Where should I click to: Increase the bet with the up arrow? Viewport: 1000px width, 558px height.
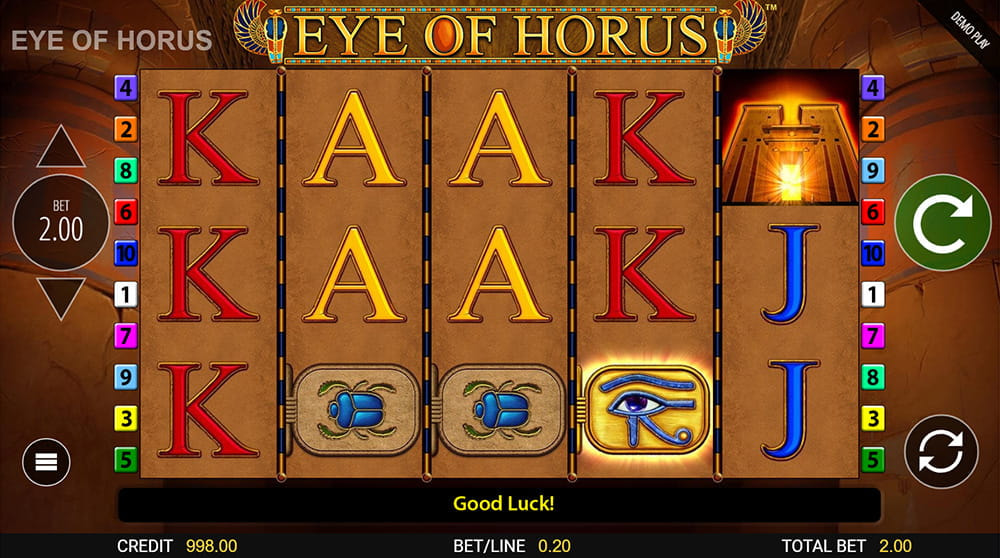click(x=60, y=148)
